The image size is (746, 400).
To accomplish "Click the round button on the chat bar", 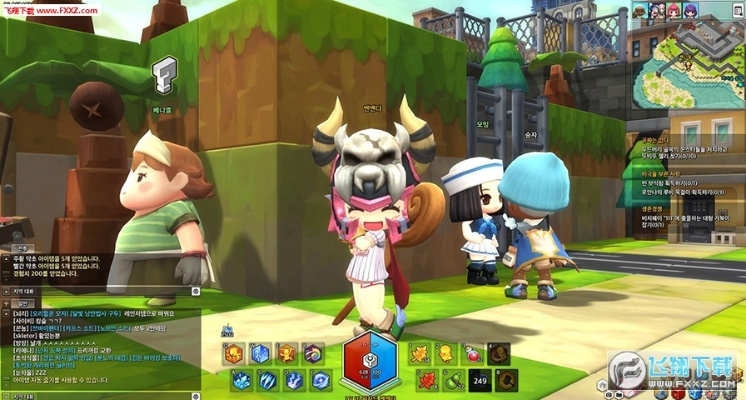I will point(196,291).
